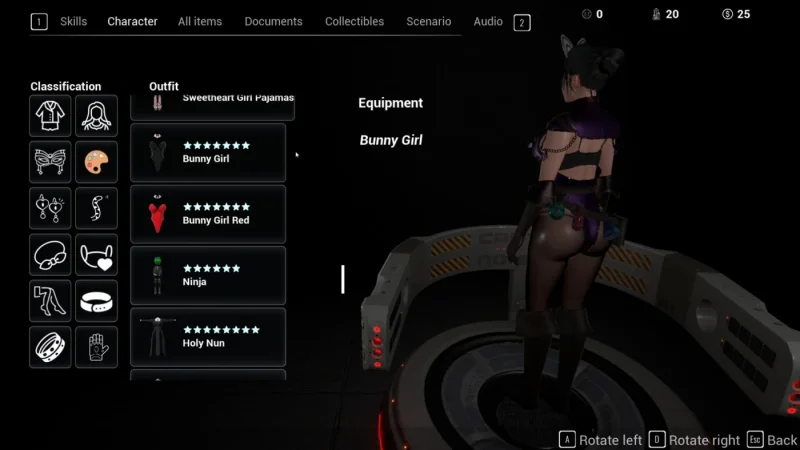Open the All items tab
800x450 pixels.
pyautogui.click(x=200, y=21)
